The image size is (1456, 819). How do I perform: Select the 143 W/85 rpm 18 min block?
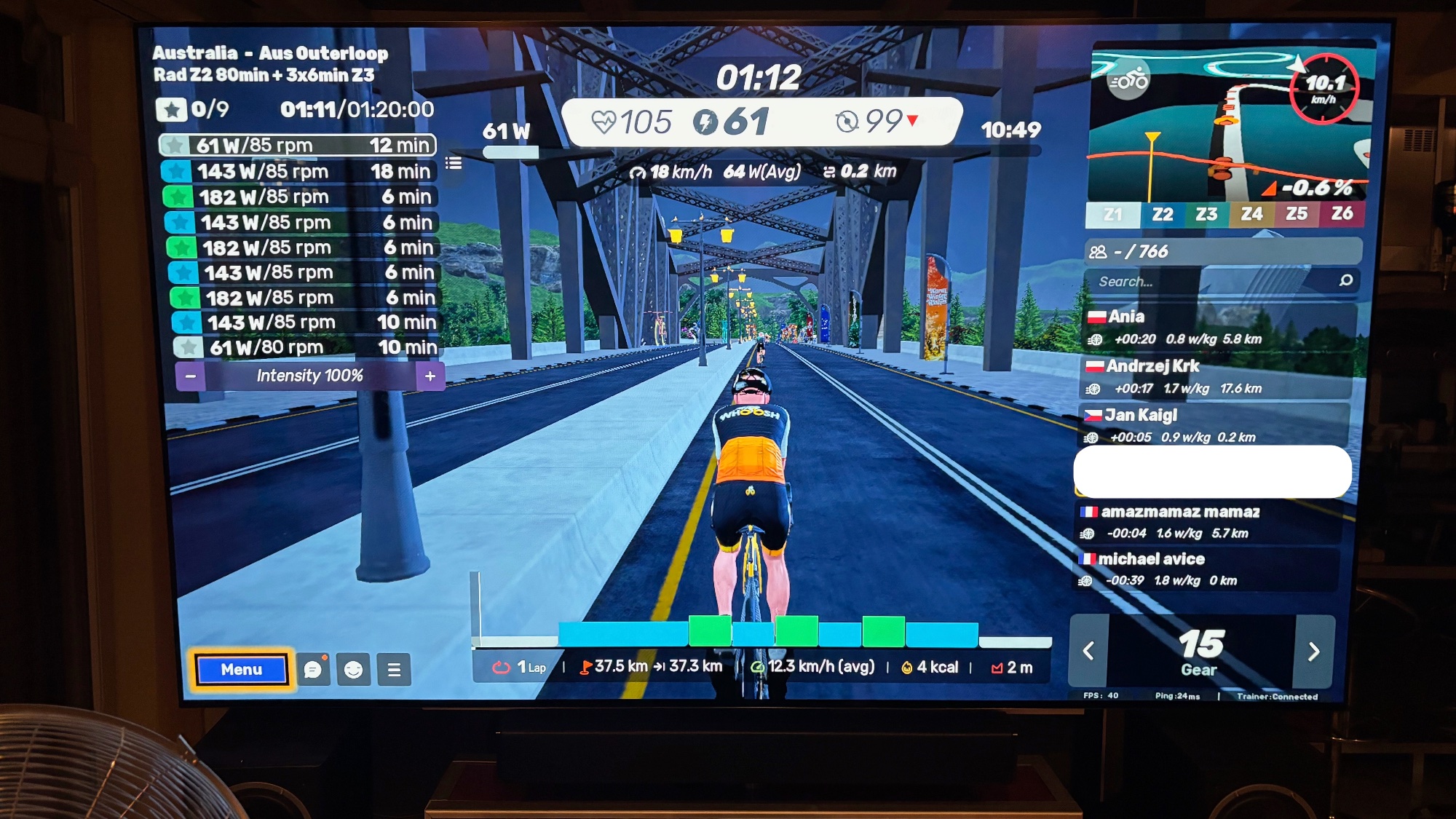[x=298, y=172]
